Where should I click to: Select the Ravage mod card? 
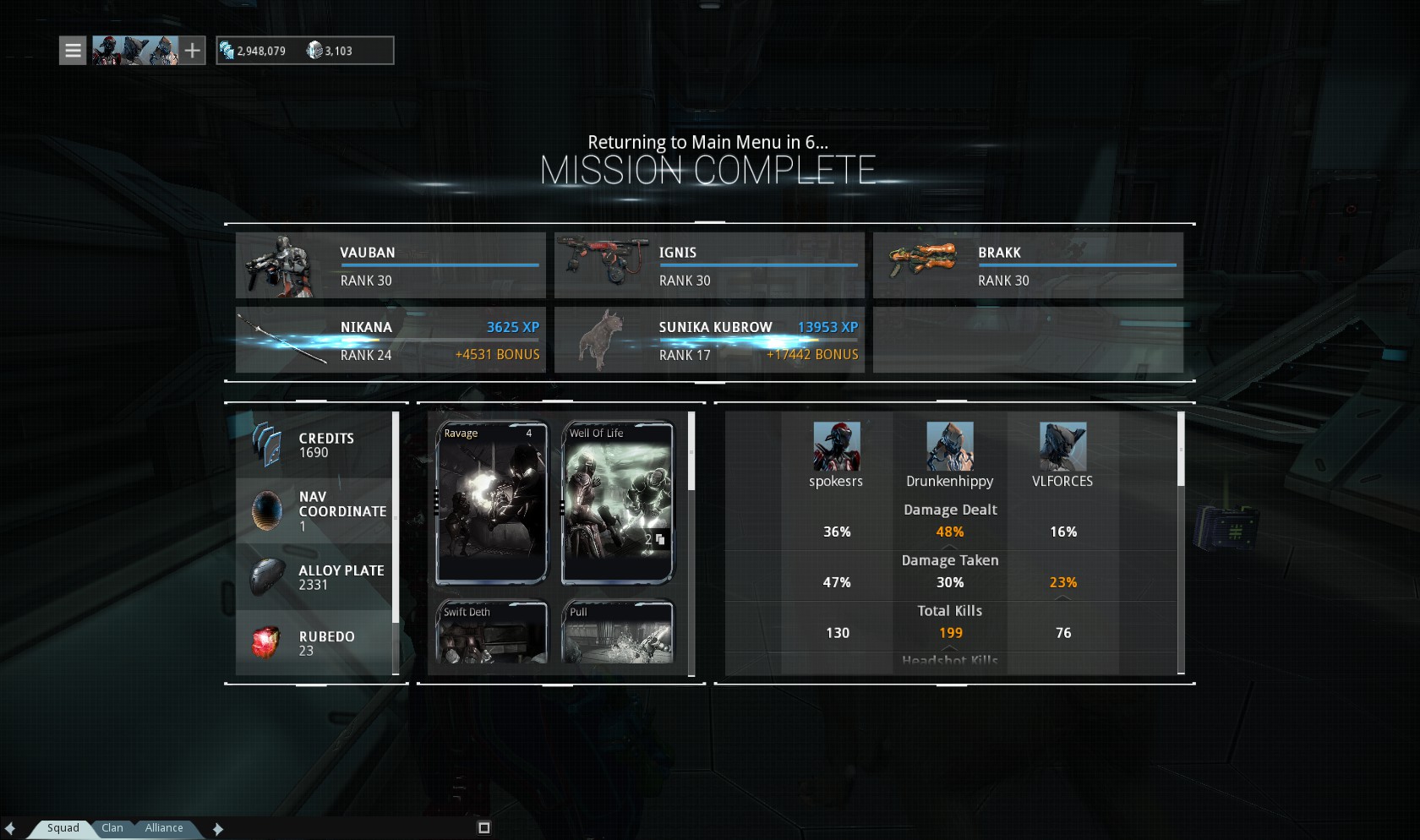point(492,502)
